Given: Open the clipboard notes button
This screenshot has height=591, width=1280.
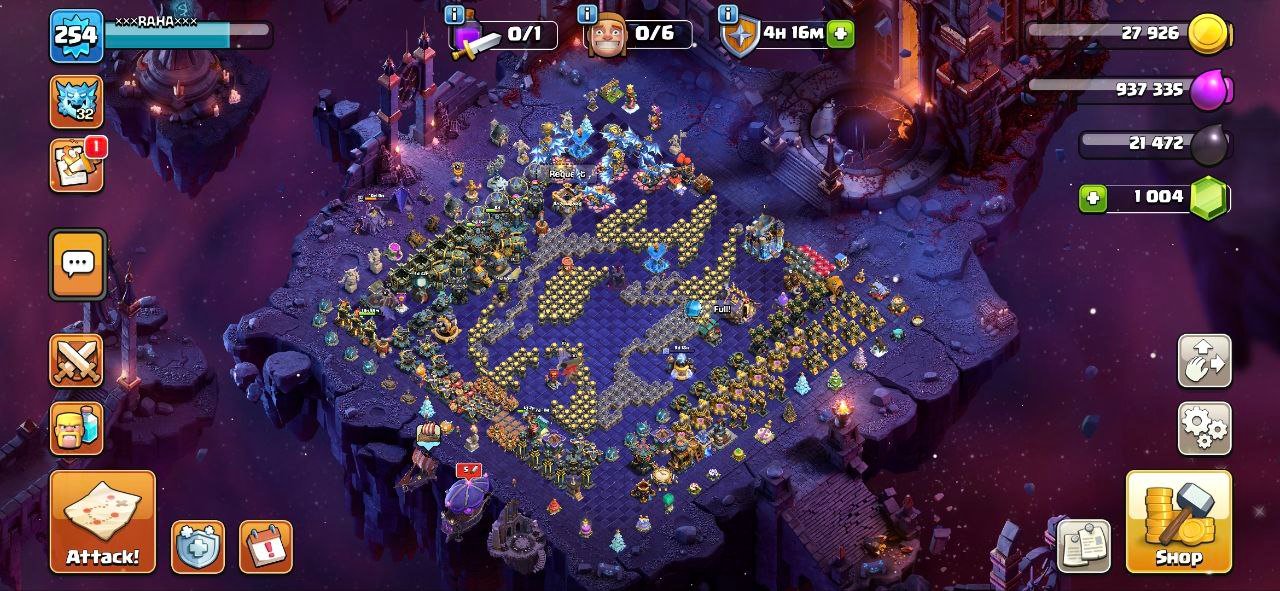Looking at the screenshot, I should click(x=1083, y=546).
